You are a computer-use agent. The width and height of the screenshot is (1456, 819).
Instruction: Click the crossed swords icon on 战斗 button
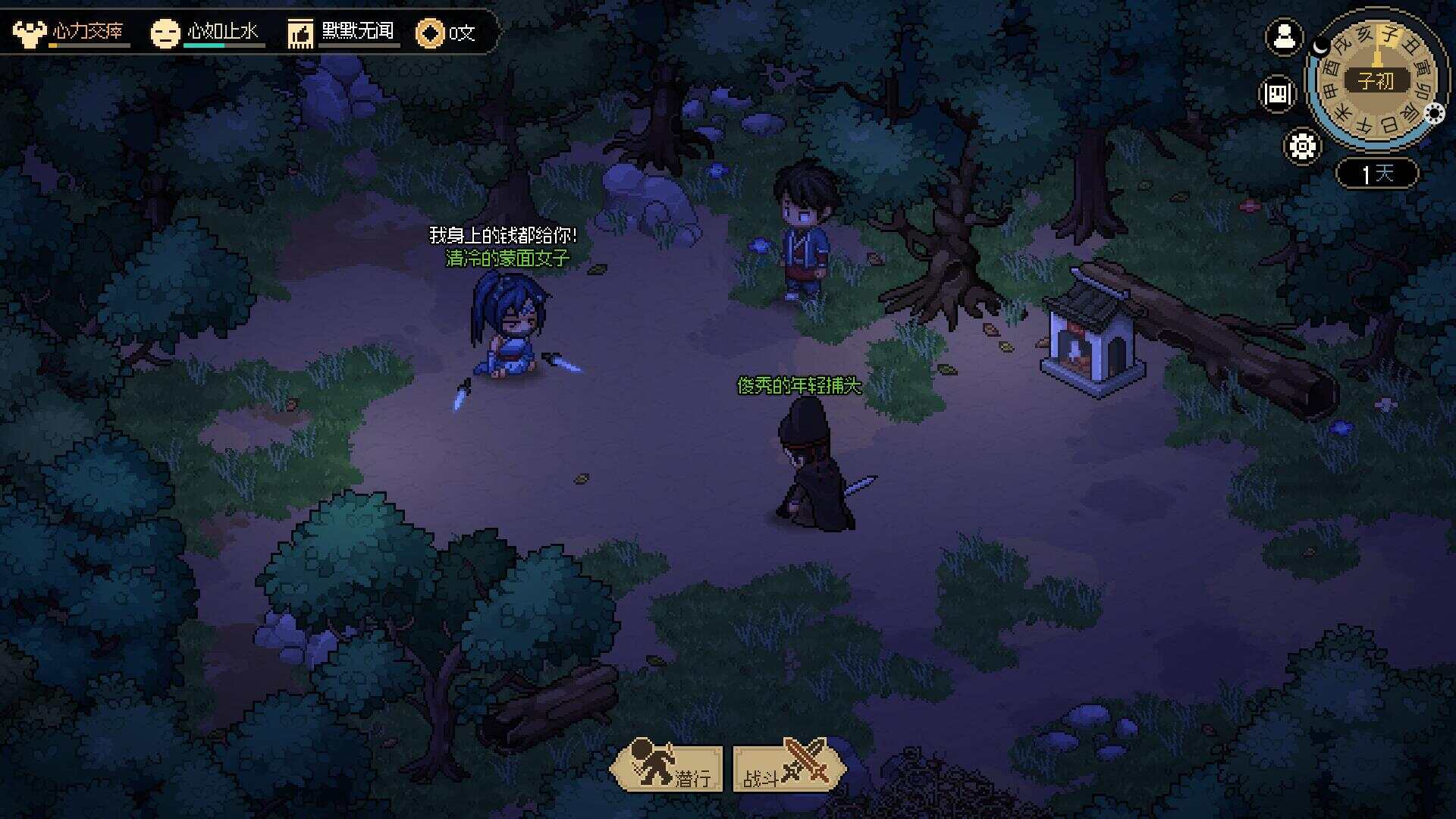tap(806, 763)
